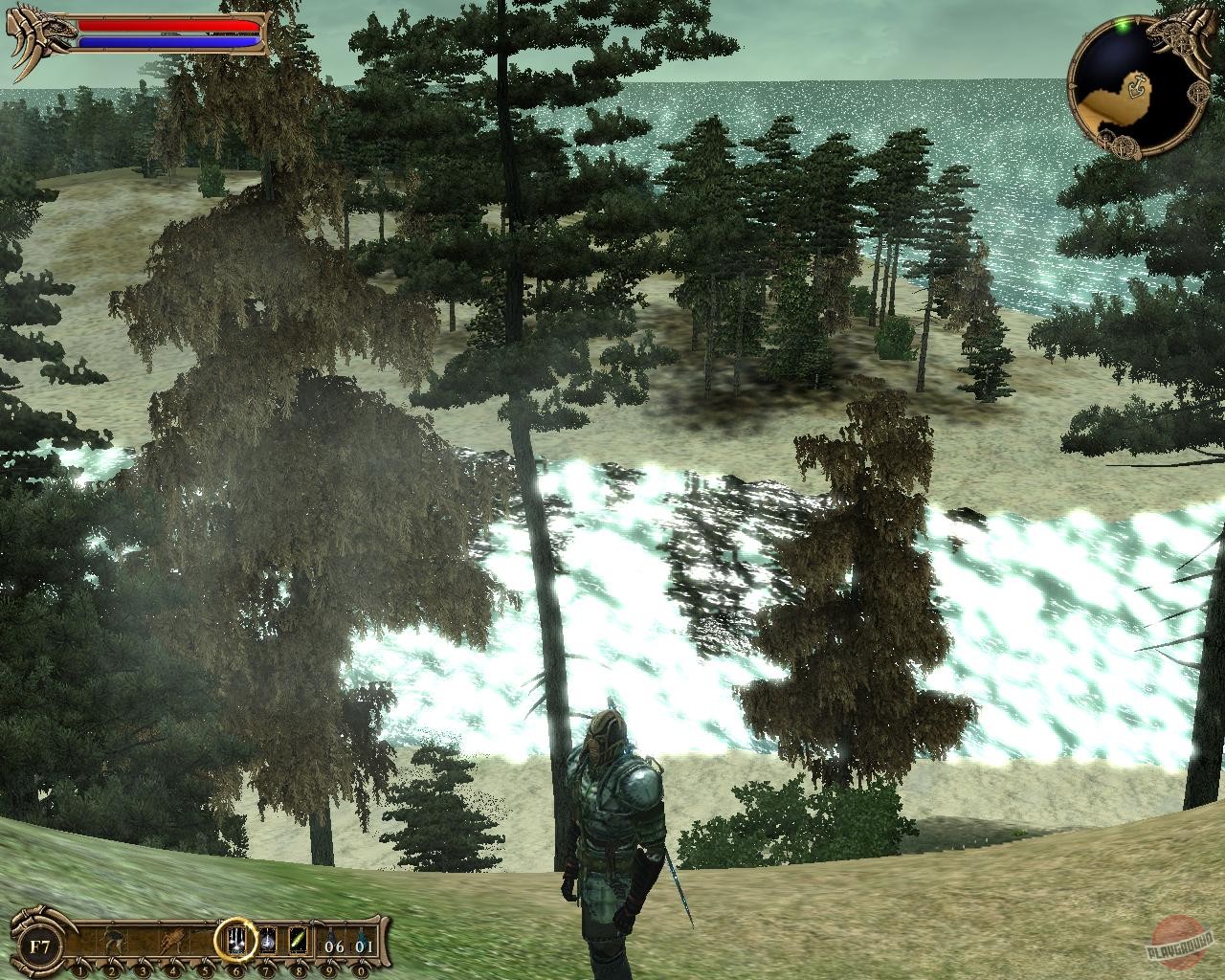Select the glowing green elixir in slot 8
This screenshot has height=980, width=1225.
[297, 939]
